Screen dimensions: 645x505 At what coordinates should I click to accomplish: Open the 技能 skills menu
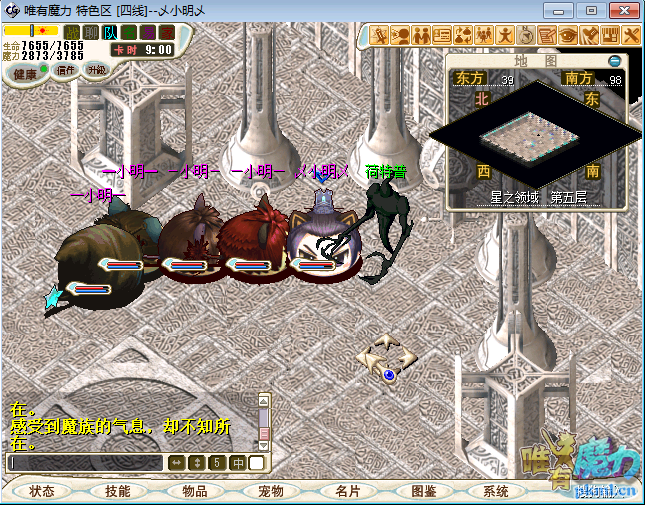coord(117,491)
